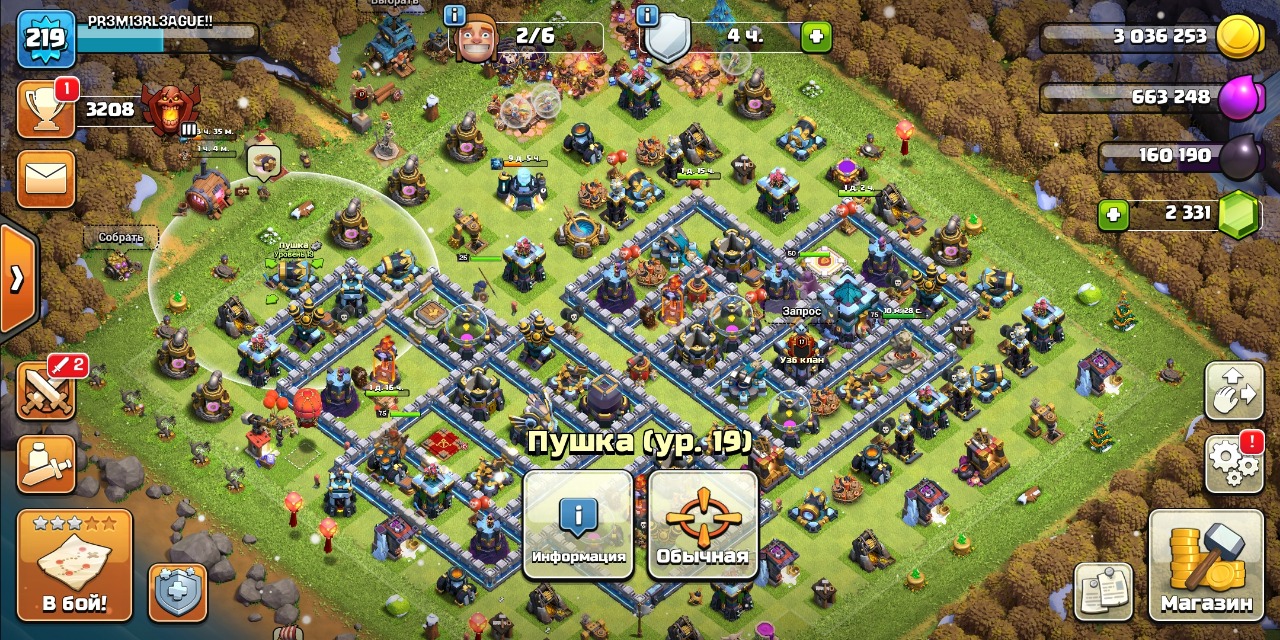Expand the orange side arrow panel

coord(17,279)
